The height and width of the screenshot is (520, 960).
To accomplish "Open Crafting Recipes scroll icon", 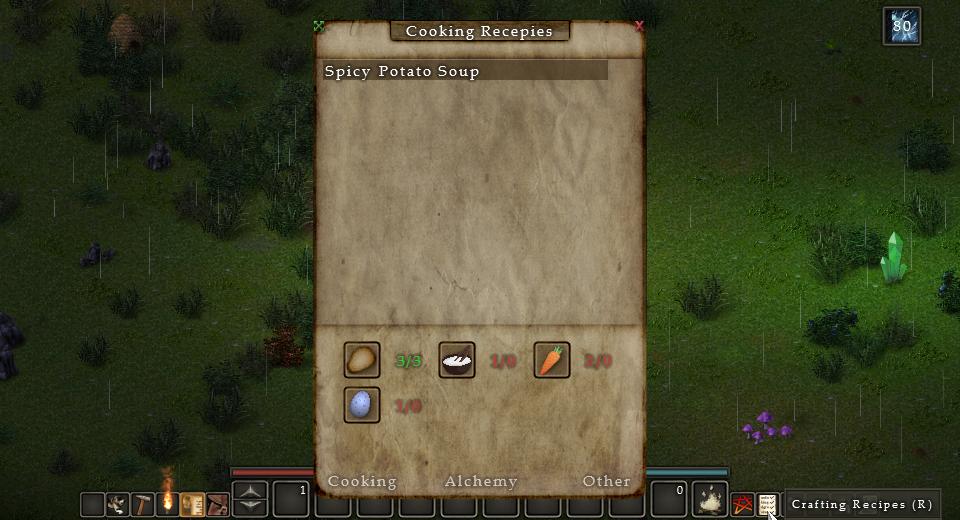I will [x=767, y=503].
